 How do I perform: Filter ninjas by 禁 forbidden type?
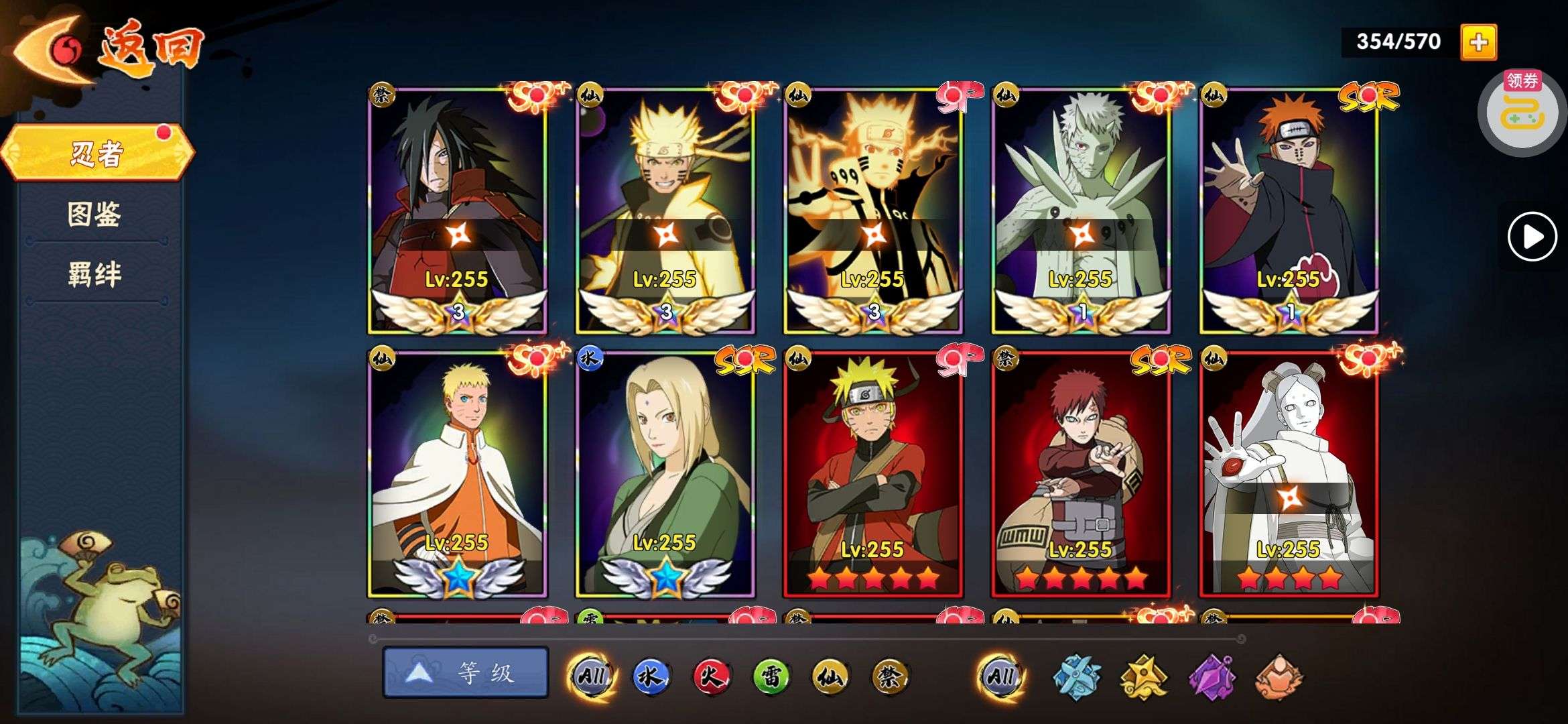(890, 676)
